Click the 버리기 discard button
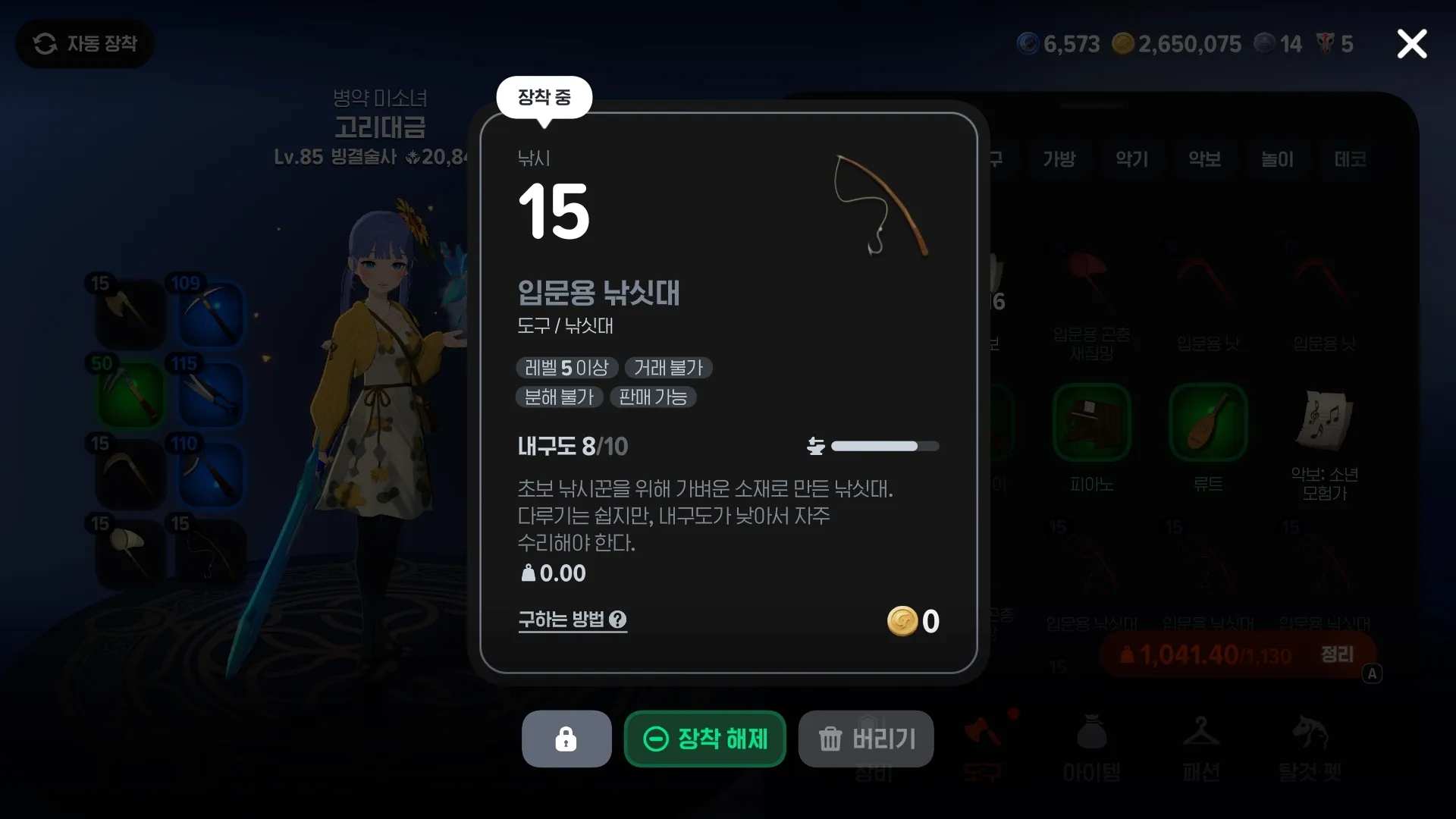Screen dimensions: 1456x819 tap(866, 739)
